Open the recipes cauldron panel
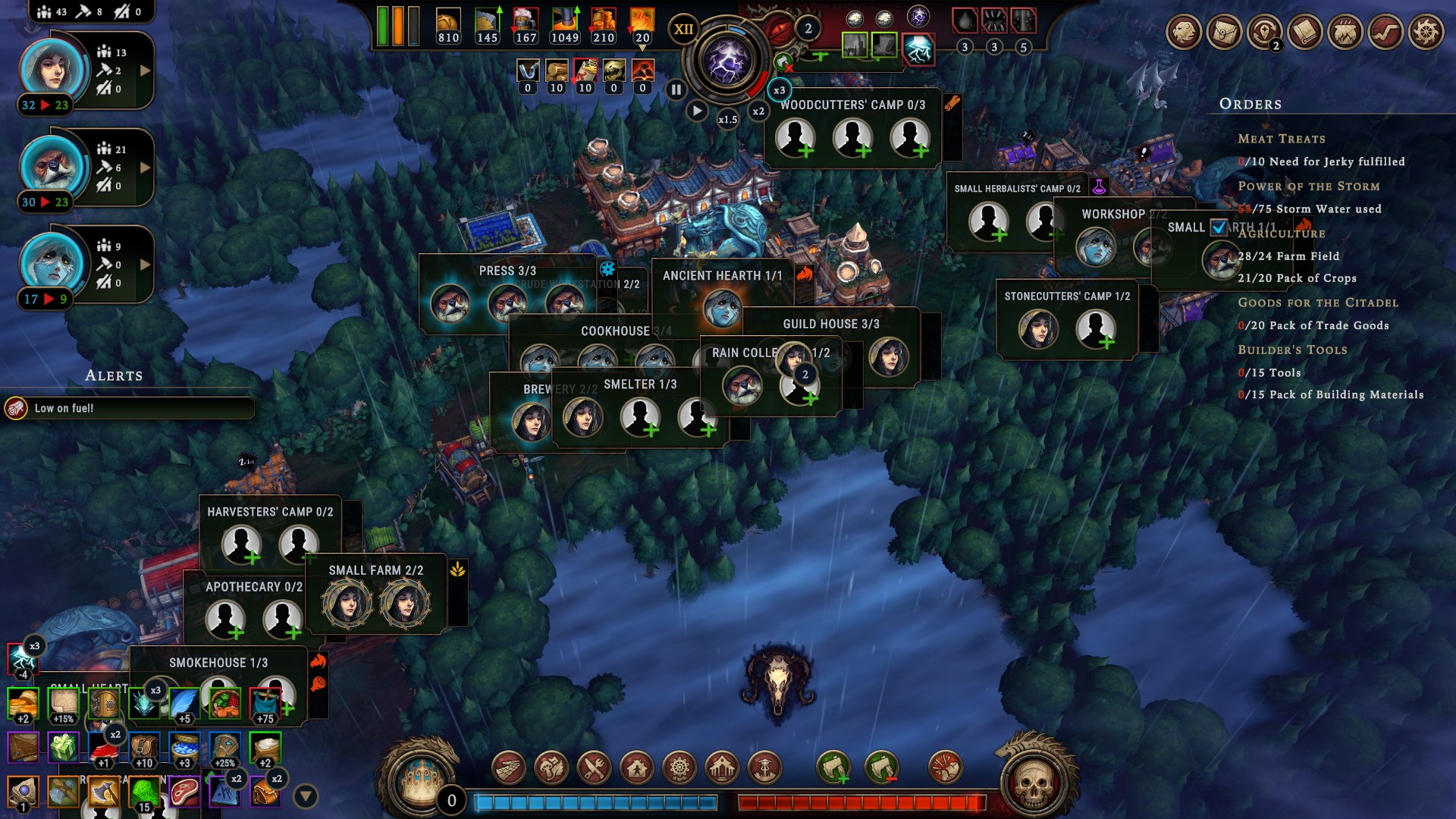This screenshot has height=819, width=1456. point(1345,33)
